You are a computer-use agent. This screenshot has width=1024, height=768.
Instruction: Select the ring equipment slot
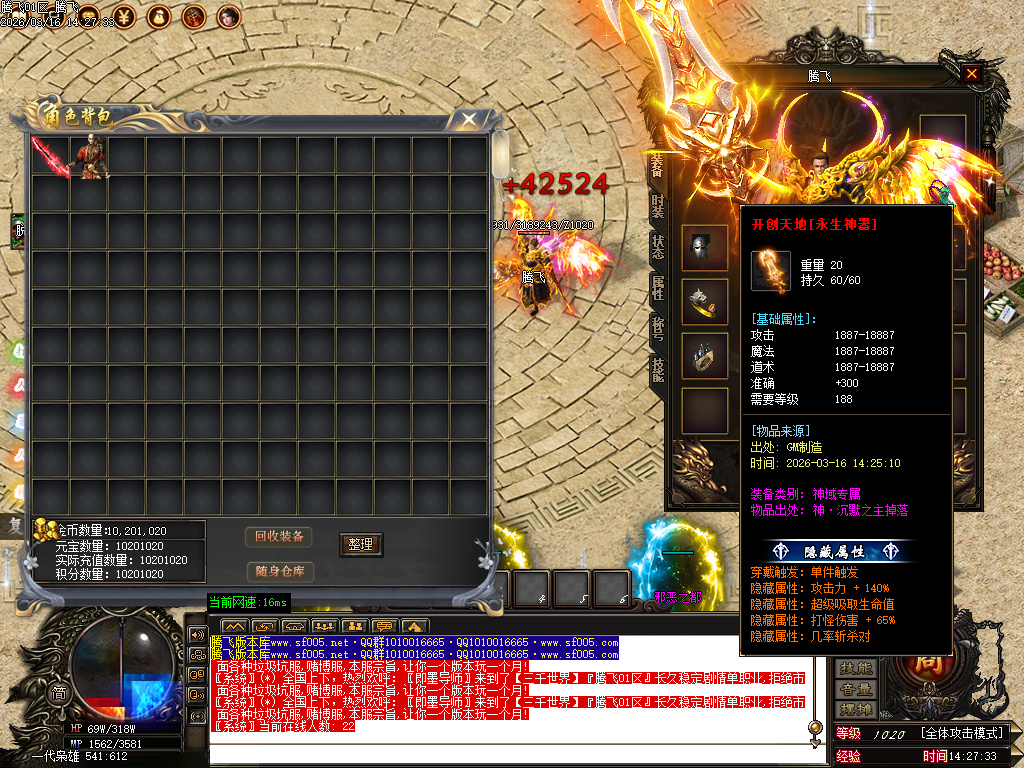point(705,356)
